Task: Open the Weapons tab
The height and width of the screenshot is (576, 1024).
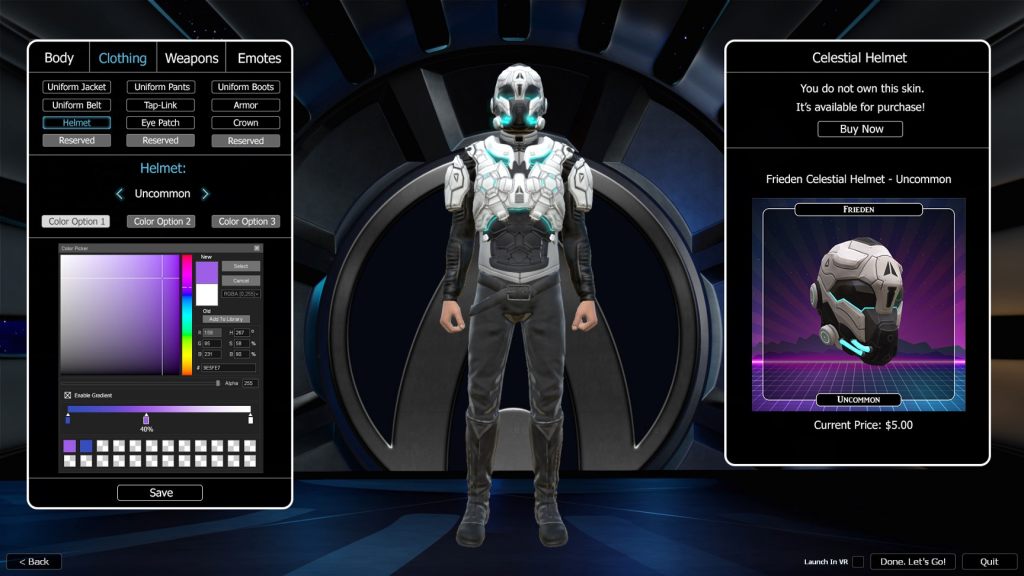Action: (x=191, y=58)
